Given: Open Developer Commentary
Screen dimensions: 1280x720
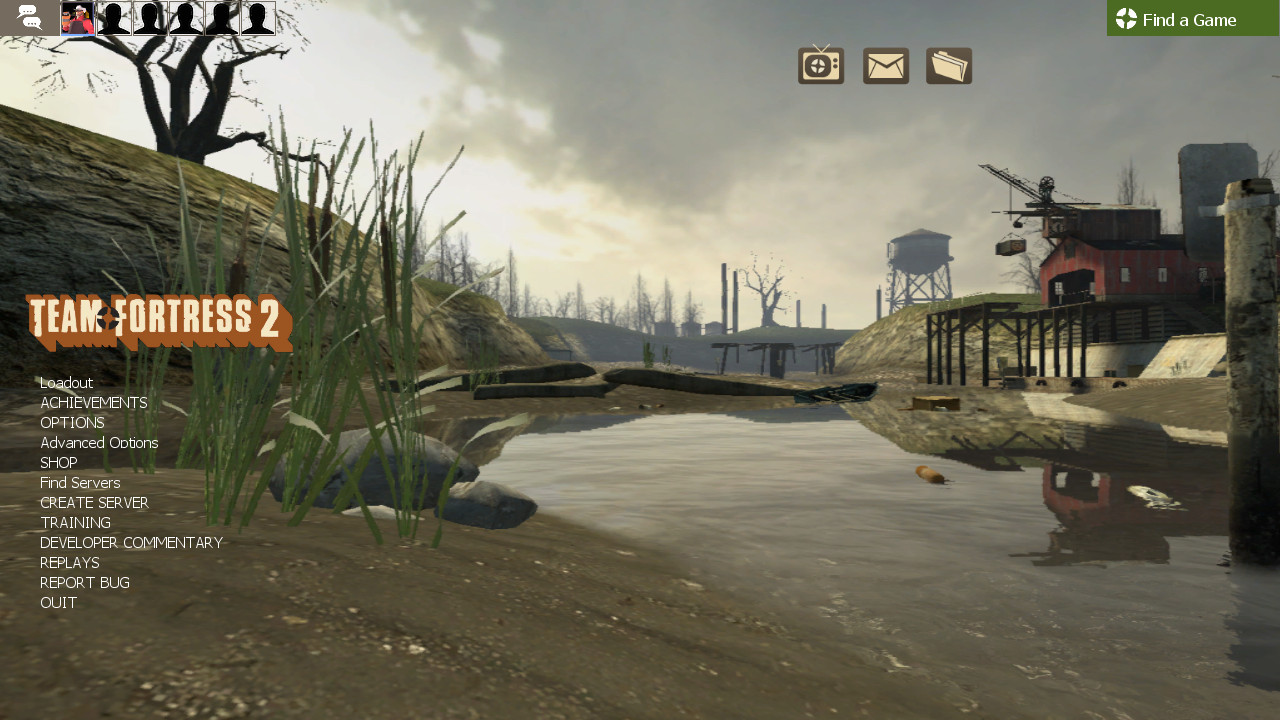Looking at the screenshot, I should click(131, 542).
